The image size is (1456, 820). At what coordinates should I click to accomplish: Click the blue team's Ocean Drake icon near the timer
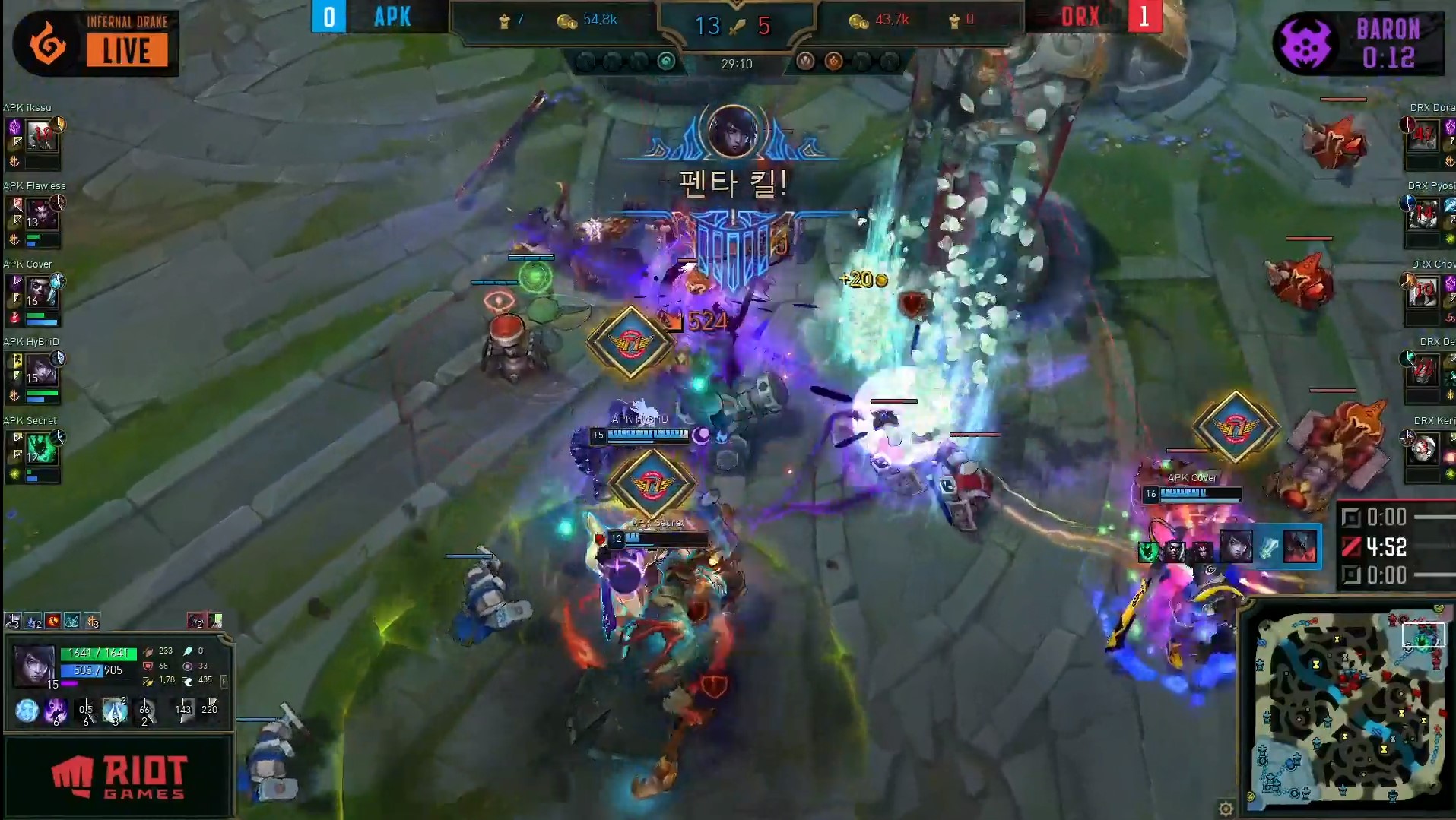tap(668, 60)
